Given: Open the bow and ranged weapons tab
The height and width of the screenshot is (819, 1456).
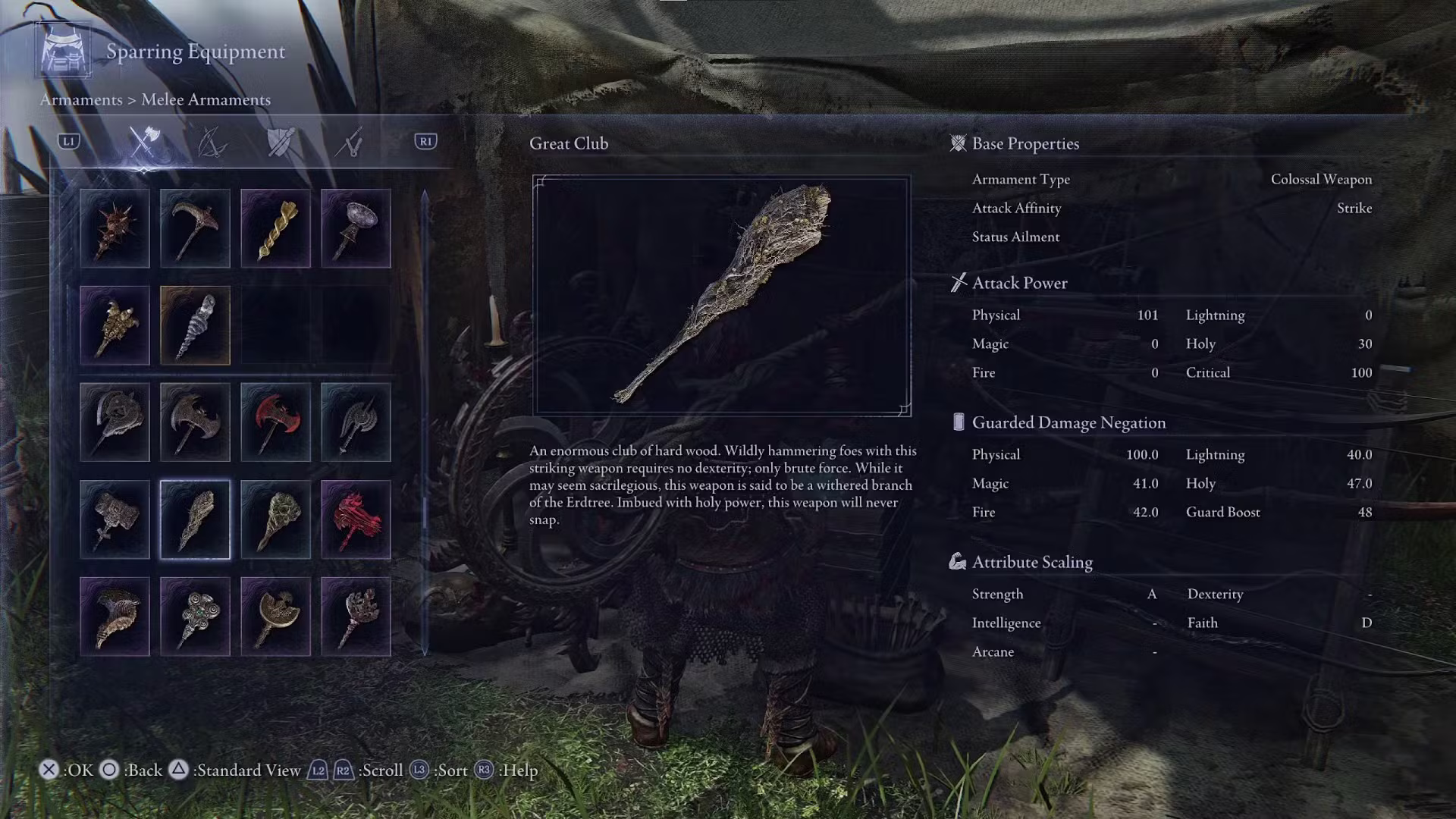Looking at the screenshot, I should (x=212, y=142).
